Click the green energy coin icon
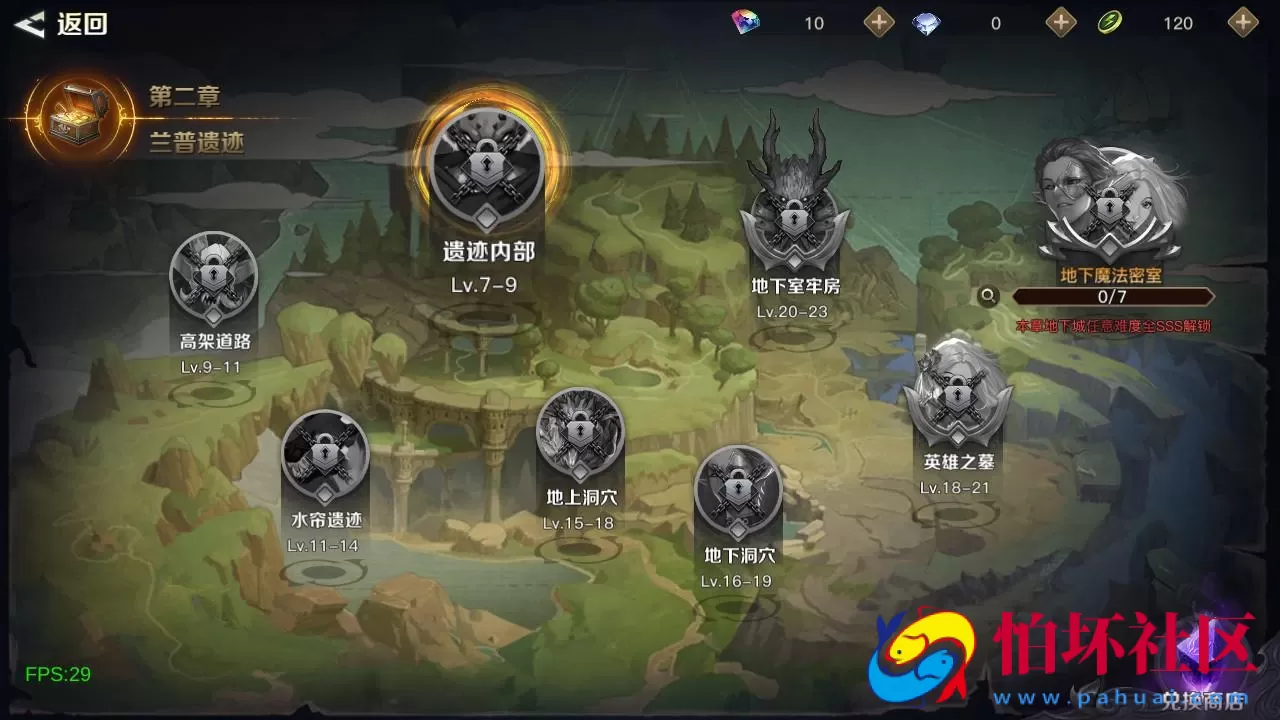 click(x=1108, y=22)
